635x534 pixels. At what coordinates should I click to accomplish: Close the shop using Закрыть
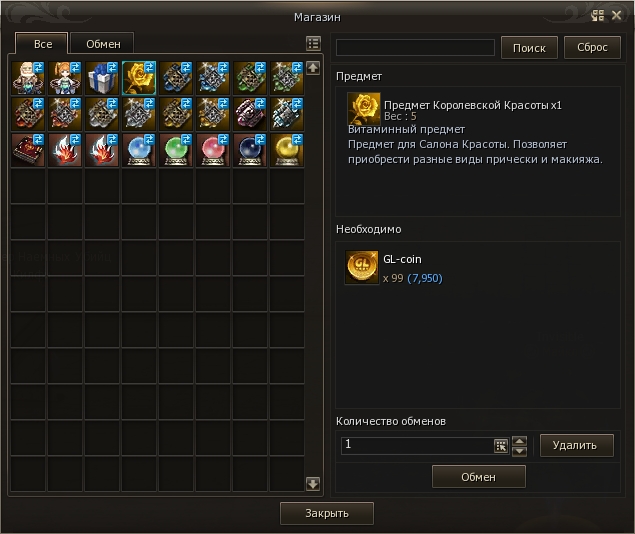pos(327,513)
